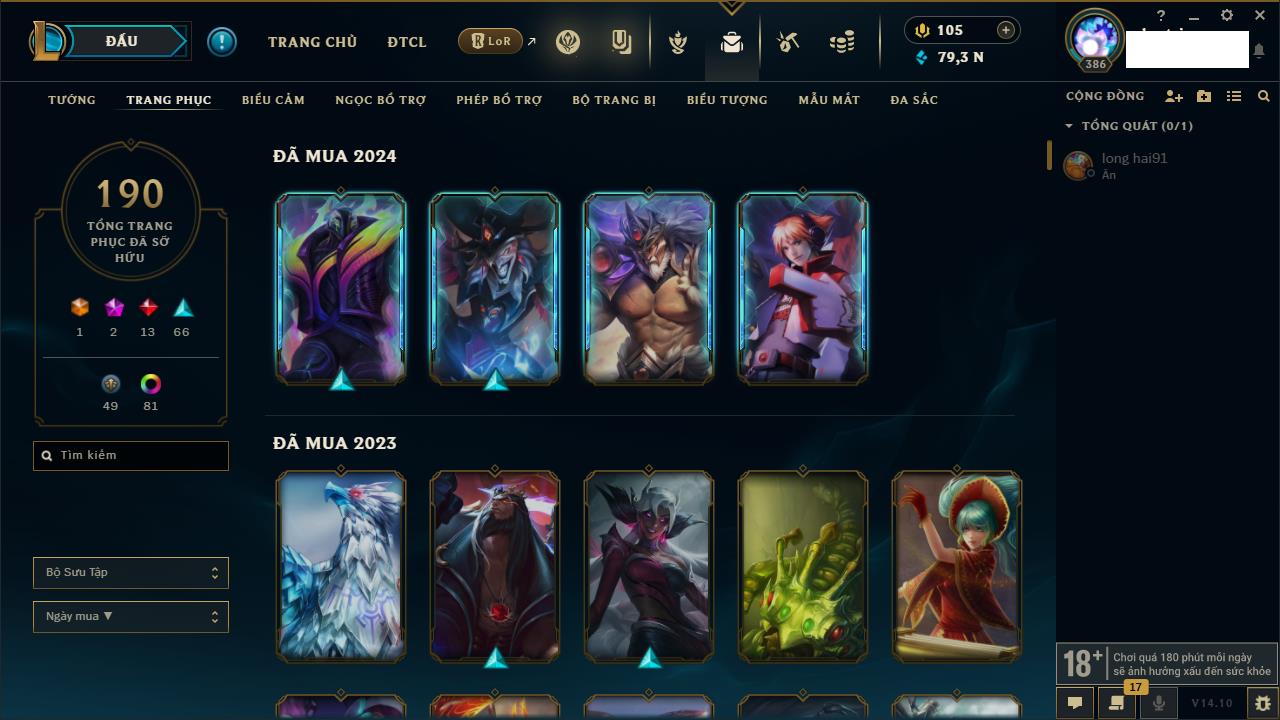The height and width of the screenshot is (720, 1280).
Task: Switch to the BIỂU TƯỢNG tab
Action: coord(727,100)
